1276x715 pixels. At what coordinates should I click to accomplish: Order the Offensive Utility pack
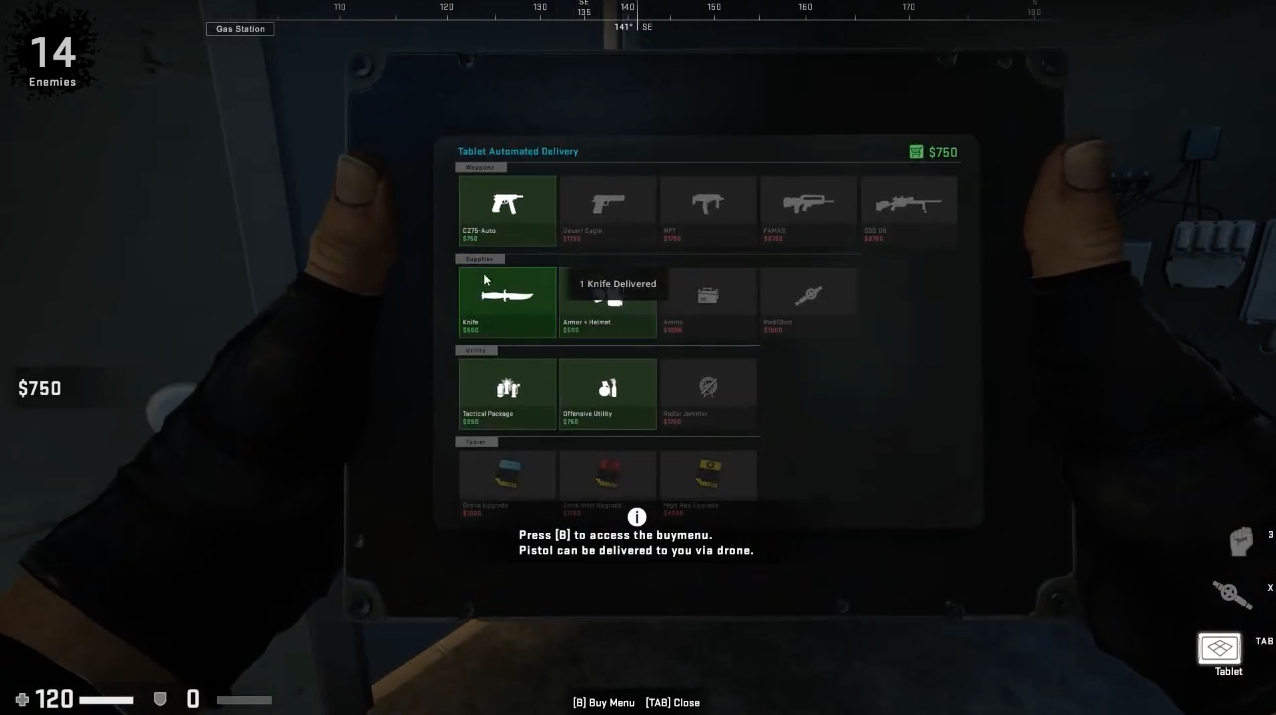pos(608,393)
